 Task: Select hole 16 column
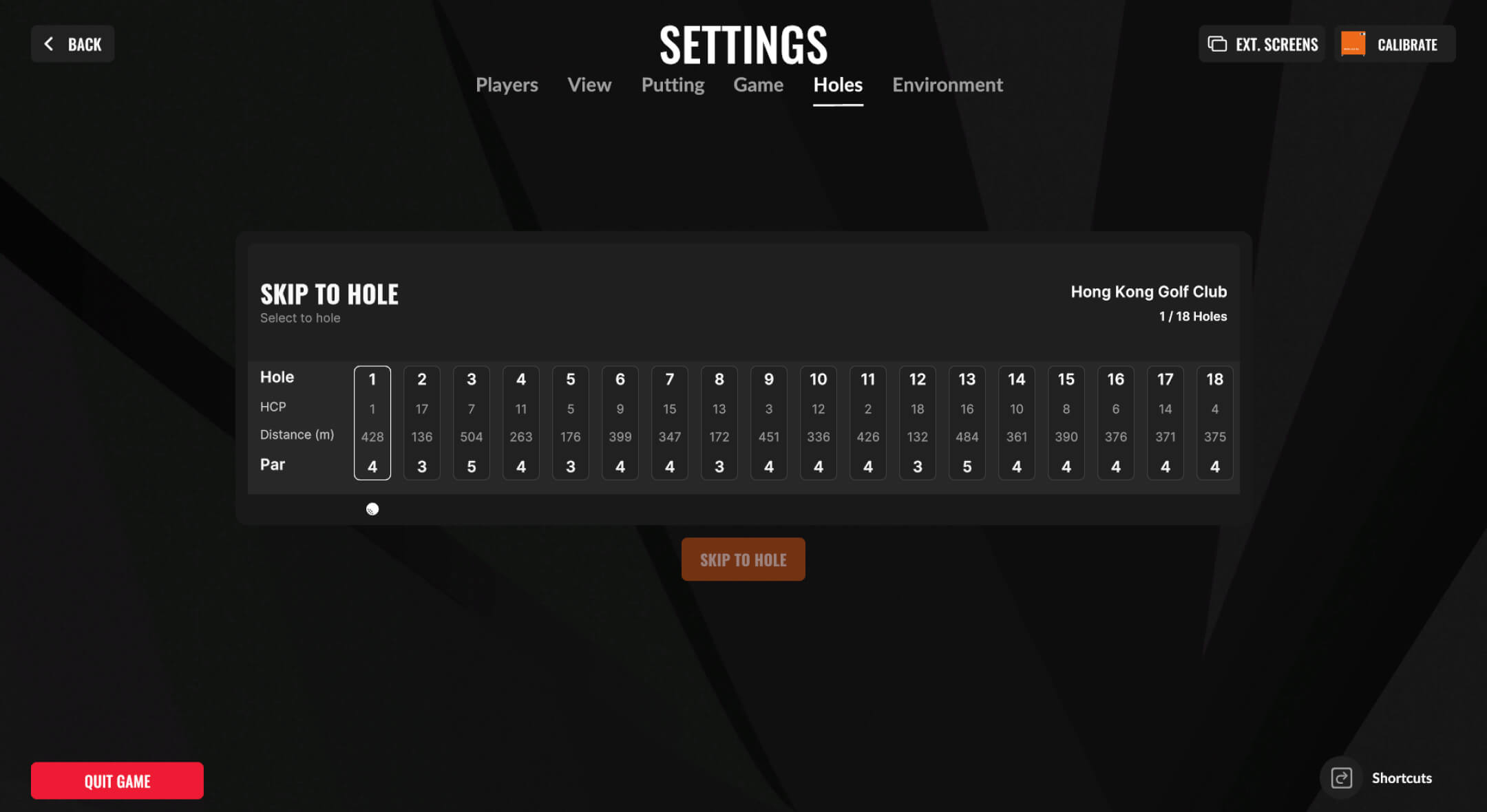coord(1116,423)
